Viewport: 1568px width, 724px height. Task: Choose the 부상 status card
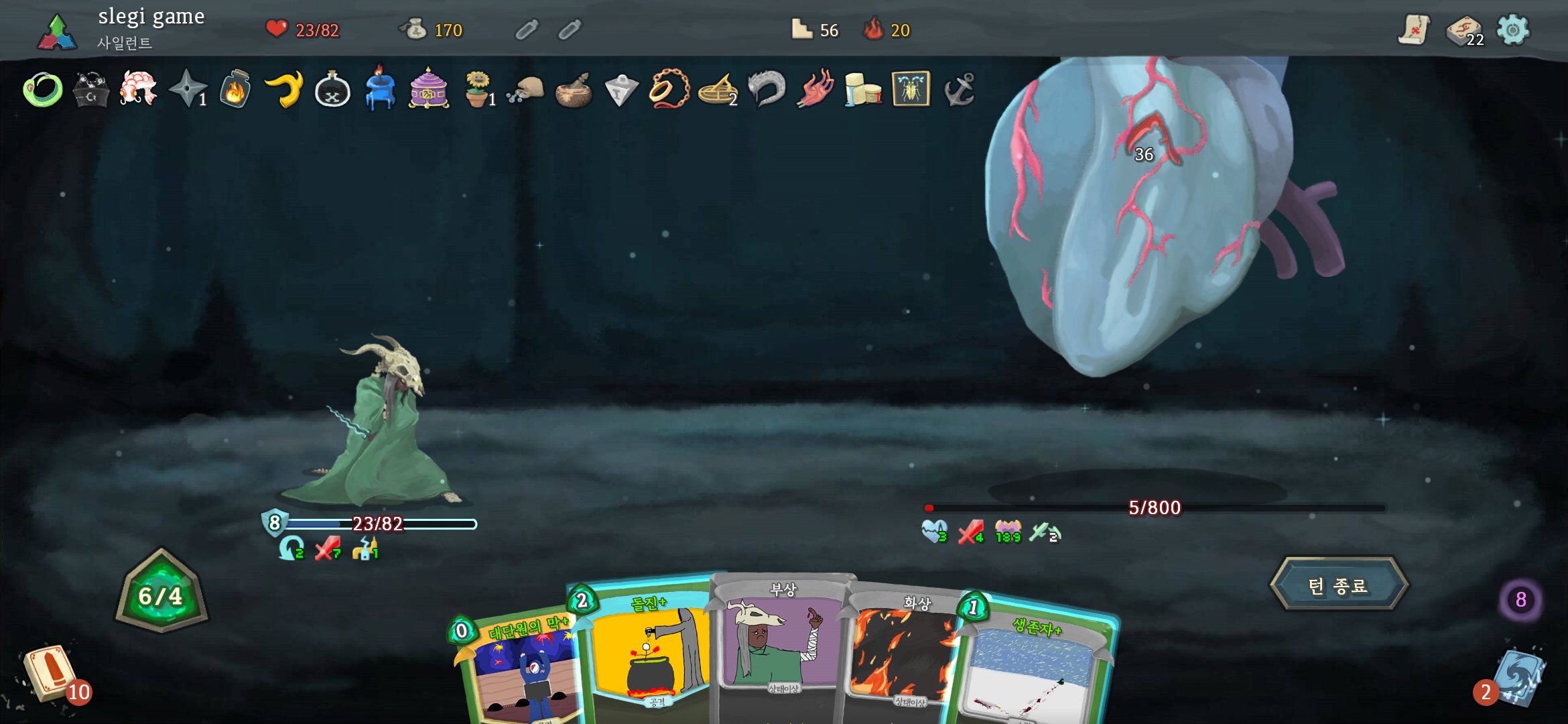[x=781, y=644]
